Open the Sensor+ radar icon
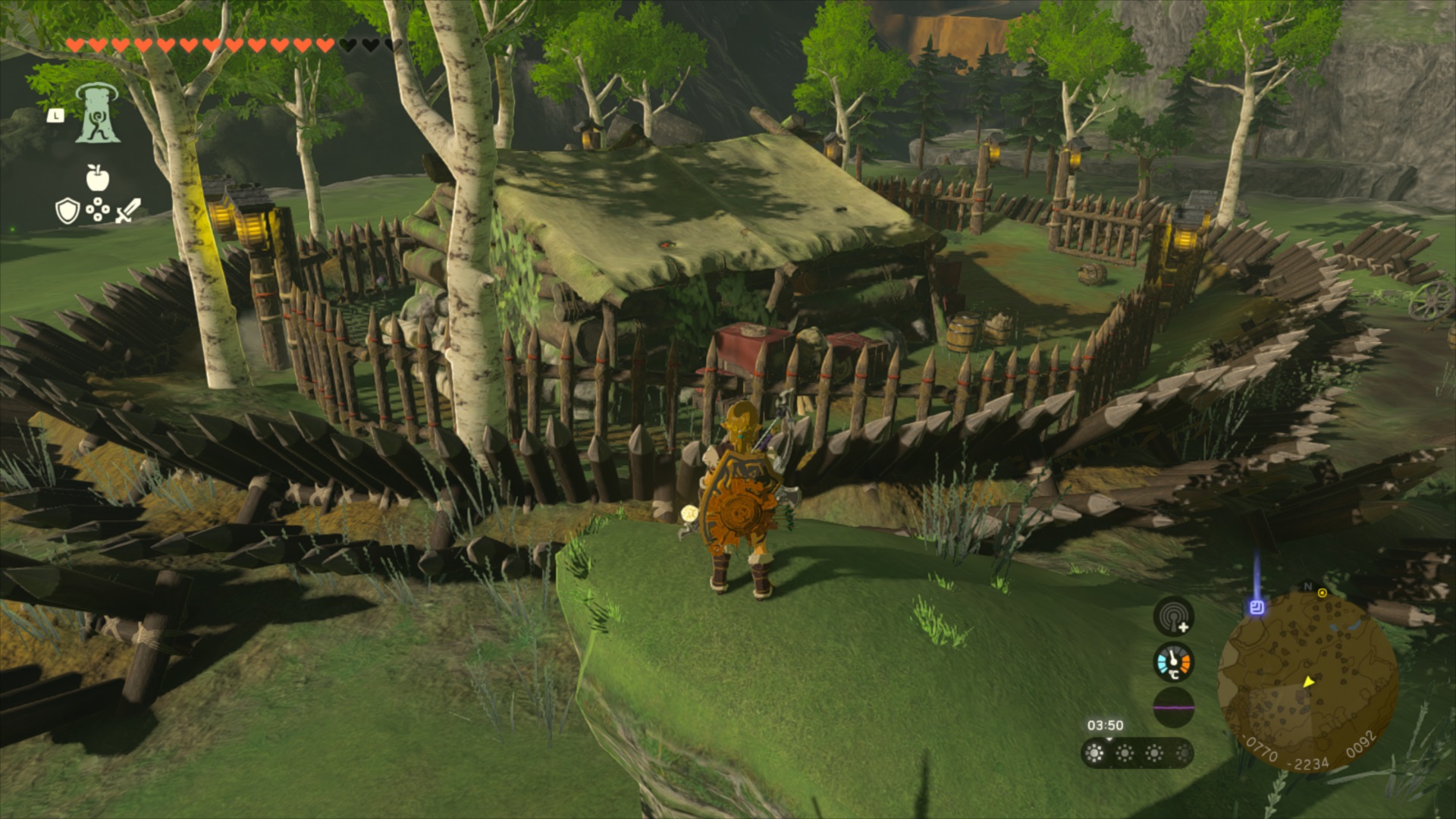This screenshot has width=1456, height=819. (x=1173, y=617)
